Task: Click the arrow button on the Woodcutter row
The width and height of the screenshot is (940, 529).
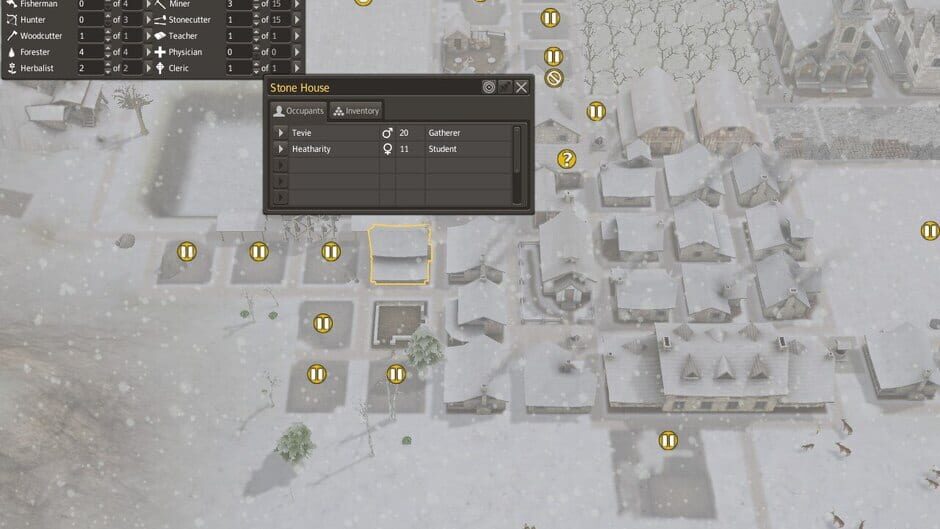Action: pos(150,36)
